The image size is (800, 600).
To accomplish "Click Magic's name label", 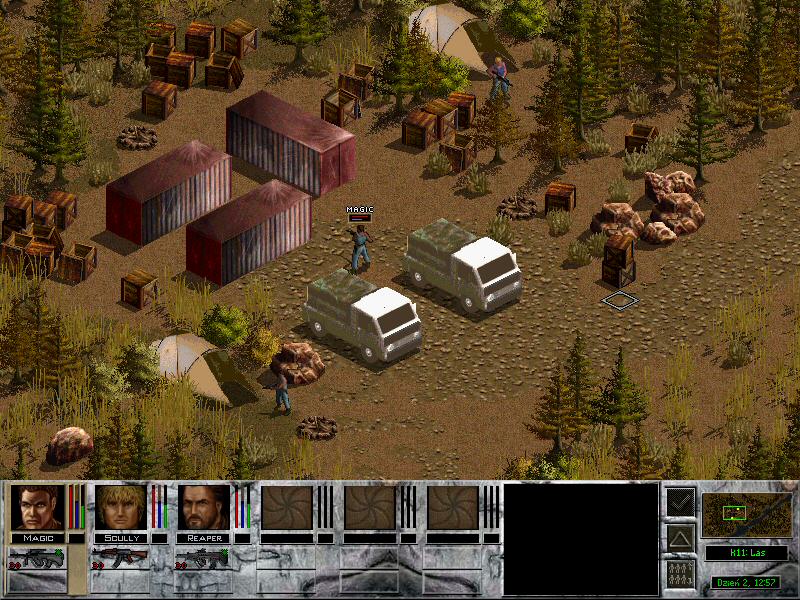I will coord(37,538).
